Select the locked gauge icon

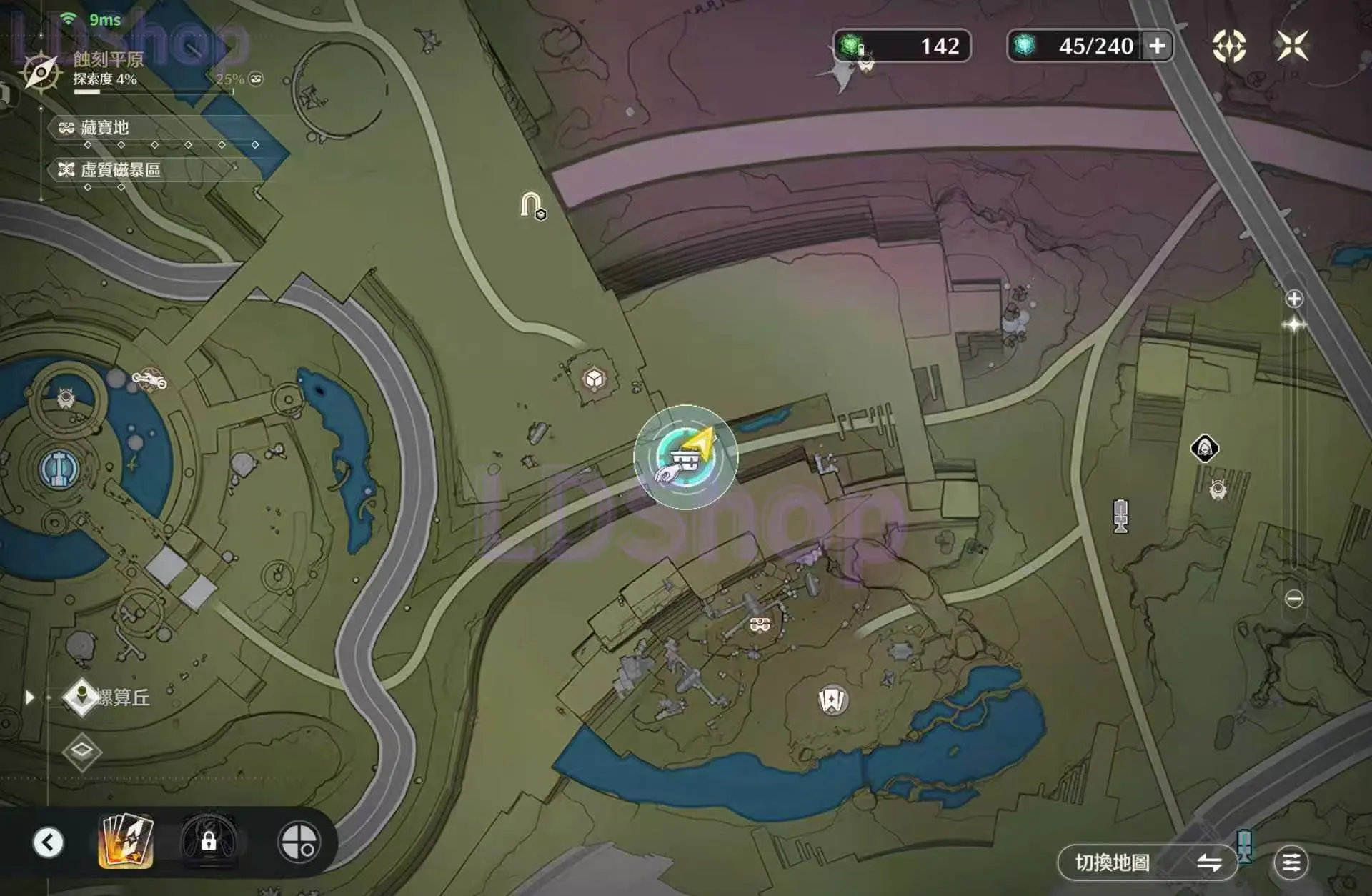pyautogui.click(x=209, y=842)
